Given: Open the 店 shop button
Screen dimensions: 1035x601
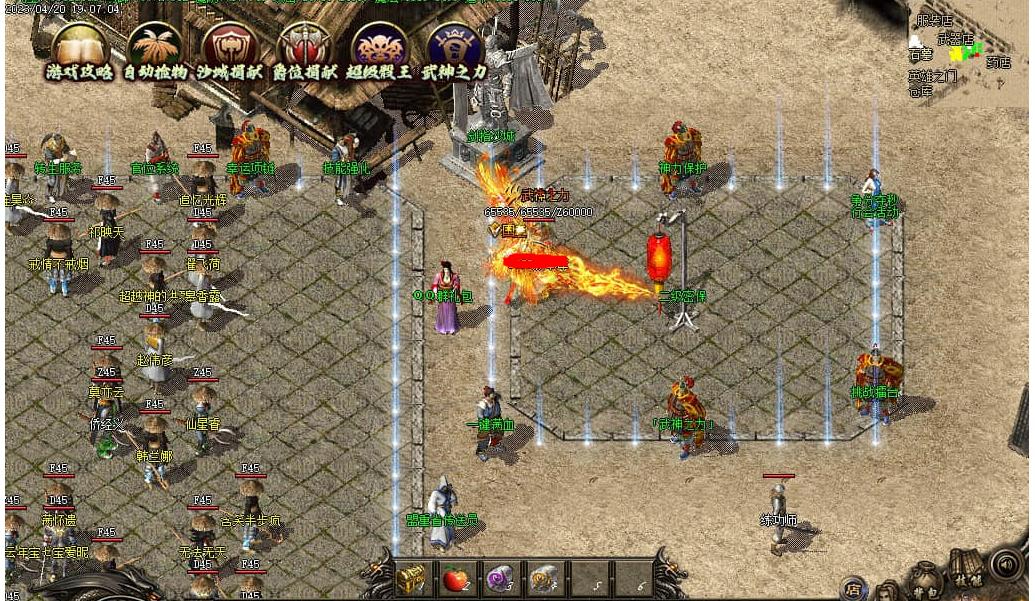Looking at the screenshot, I should [853, 587].
